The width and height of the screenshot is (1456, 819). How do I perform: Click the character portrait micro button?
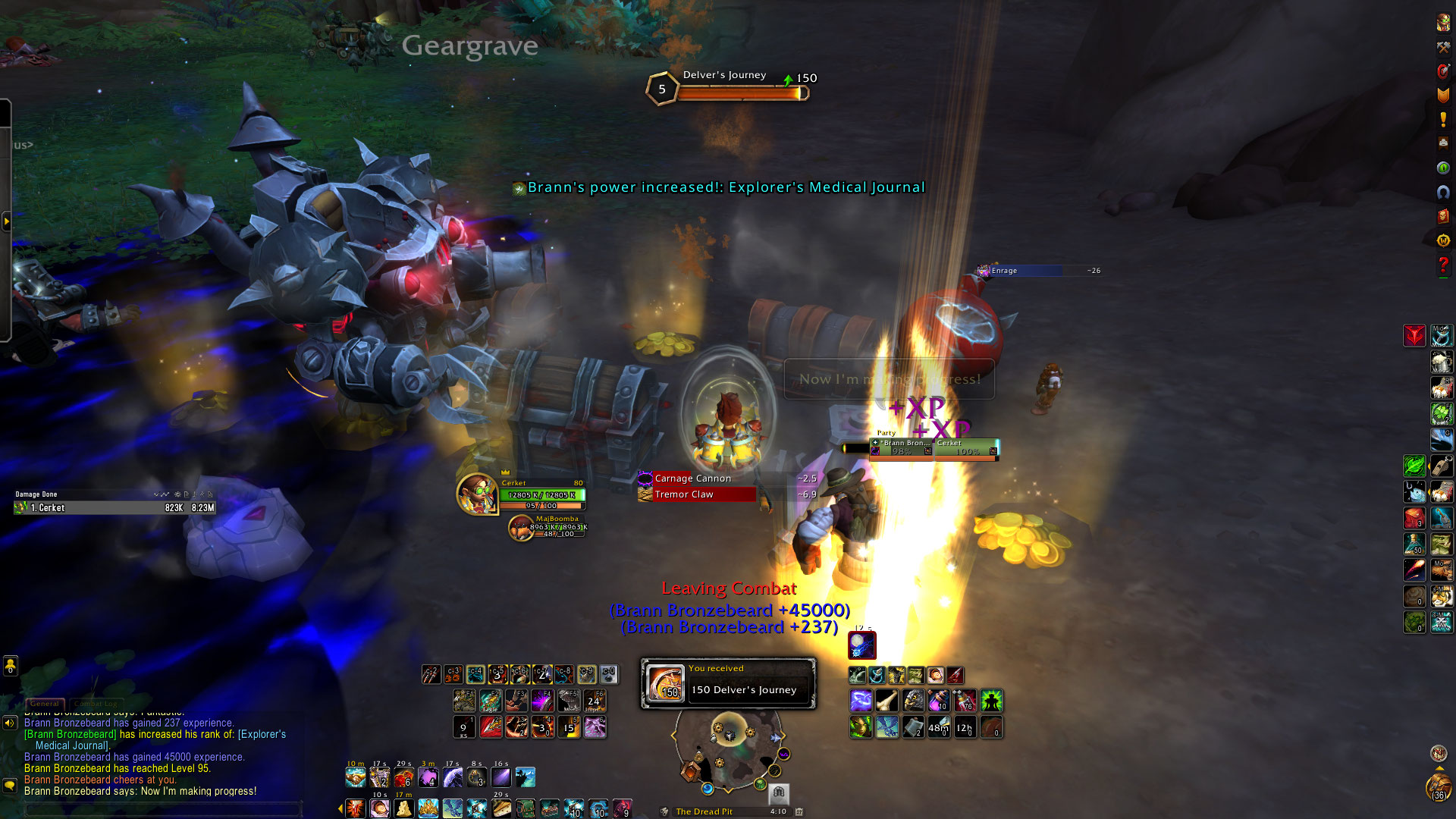1443,23
